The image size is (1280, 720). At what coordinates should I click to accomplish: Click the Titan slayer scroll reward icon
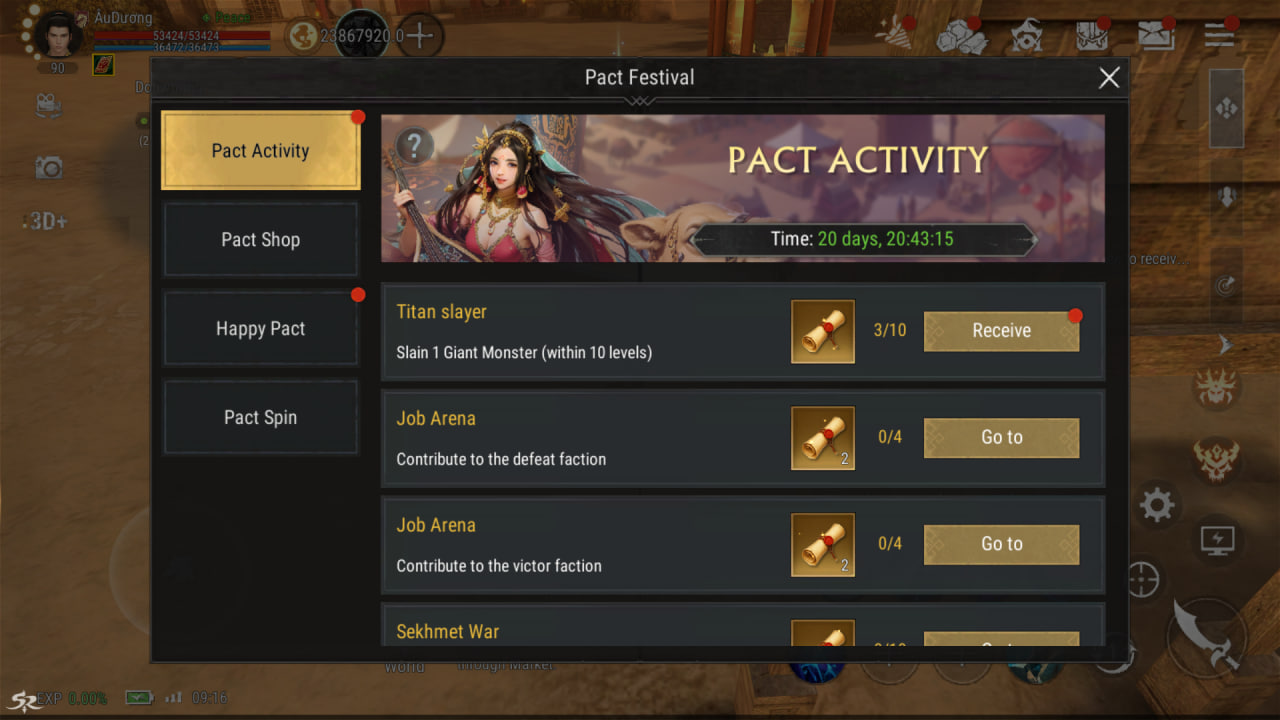click(823, 331)
